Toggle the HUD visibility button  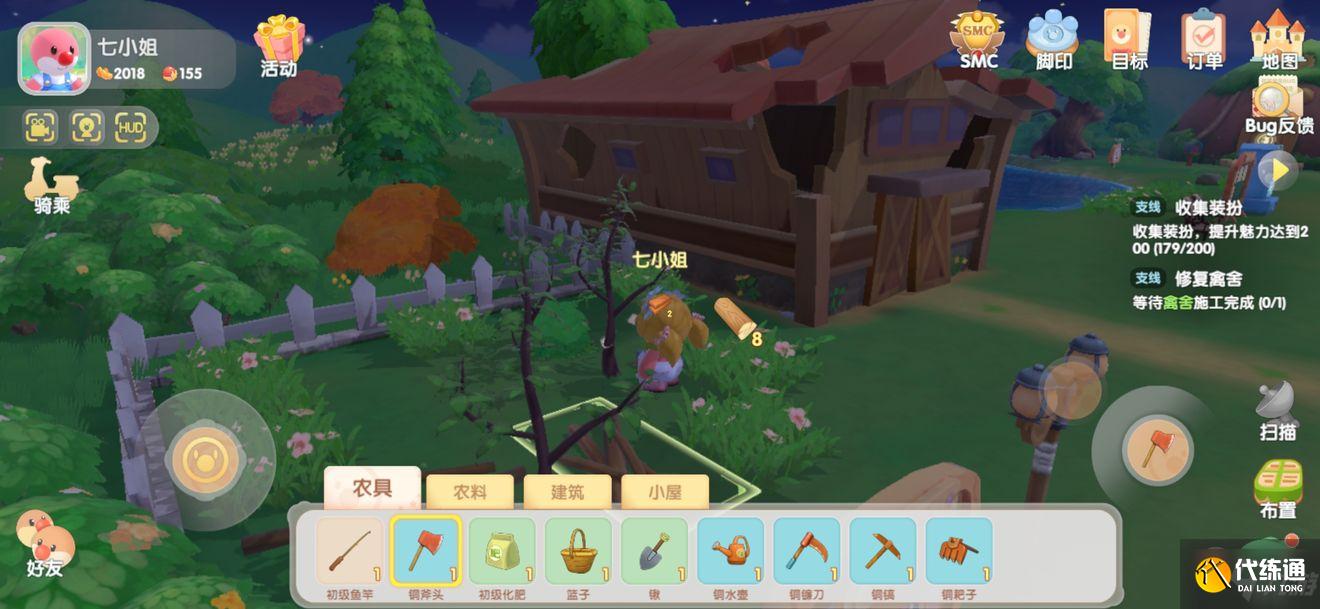pyautogui.click(x=130, y=127)
